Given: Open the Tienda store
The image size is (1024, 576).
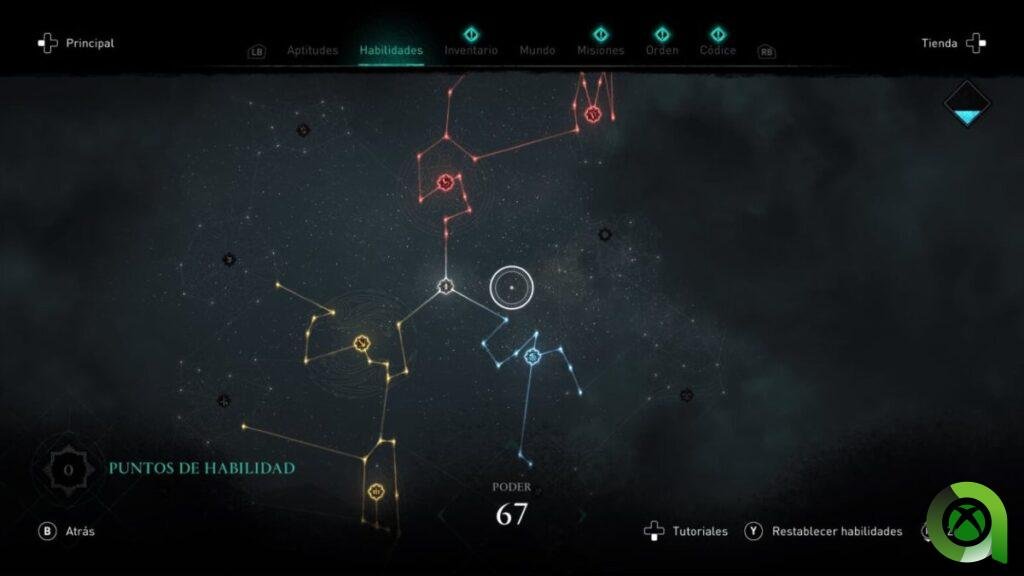Looking at the screenshot, I should (953, 43).
